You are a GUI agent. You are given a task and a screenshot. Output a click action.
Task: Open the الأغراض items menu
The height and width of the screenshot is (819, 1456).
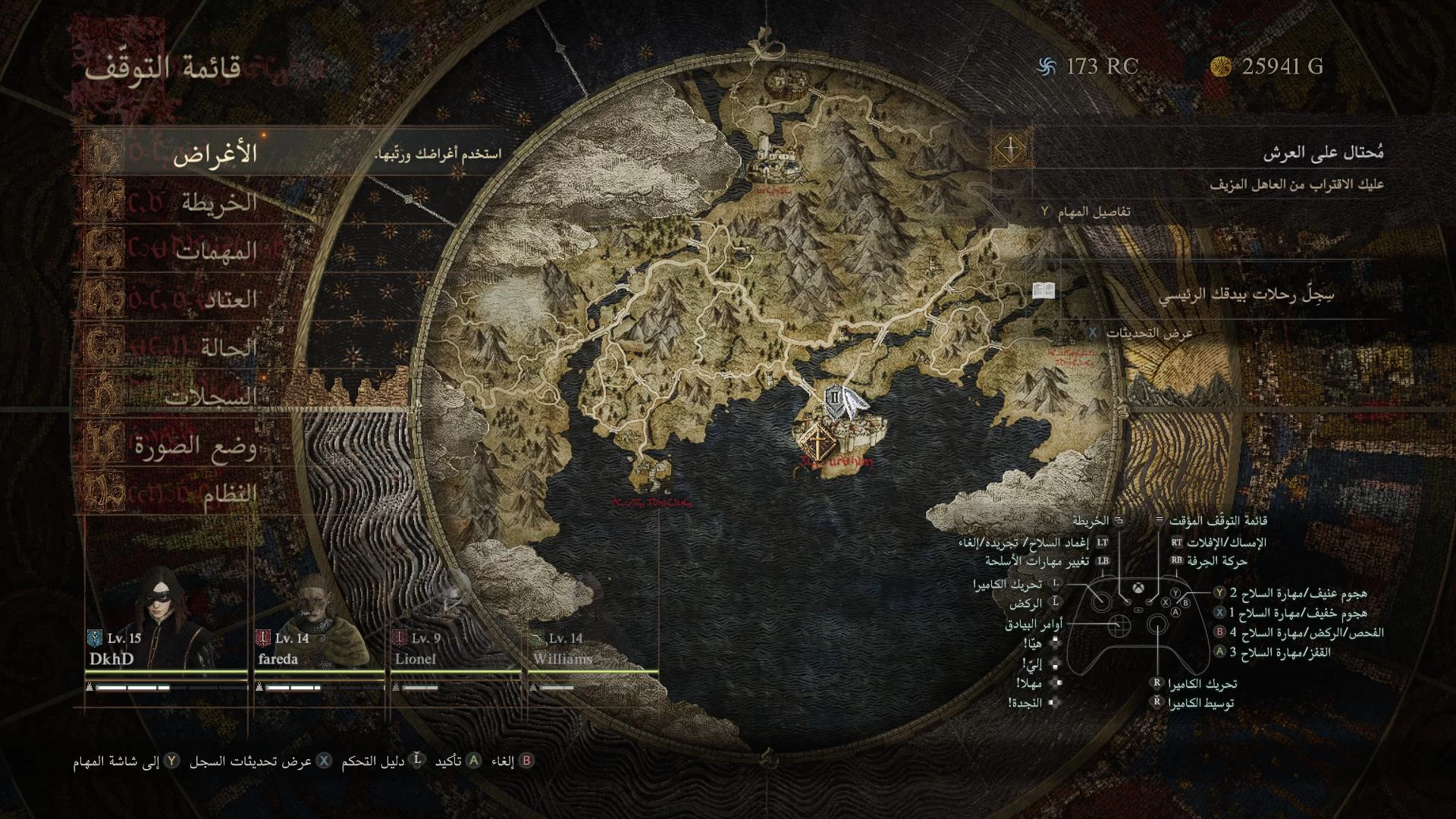[x=215, y=155]
